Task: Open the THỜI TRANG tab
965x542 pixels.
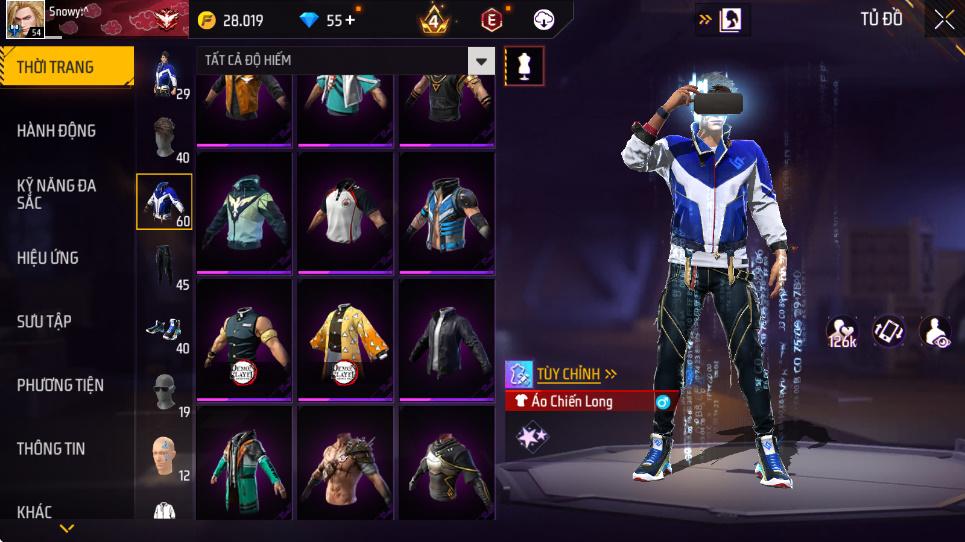Action: click(66, 68)
